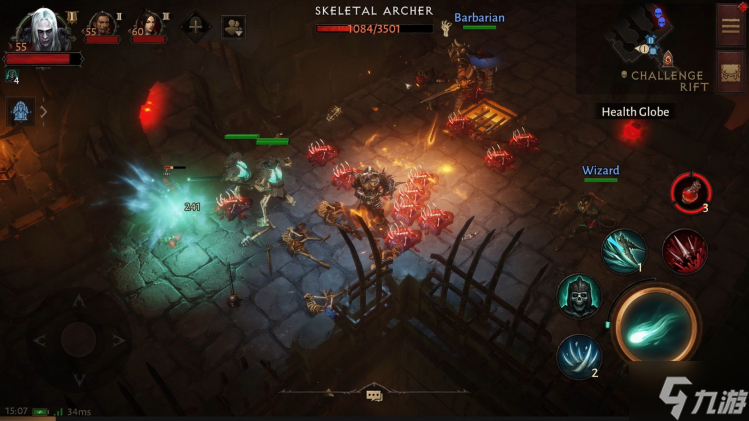The image size is (749, 421).
Task: Use the teal claw skill with charge 2
Action: click(579, 356)
